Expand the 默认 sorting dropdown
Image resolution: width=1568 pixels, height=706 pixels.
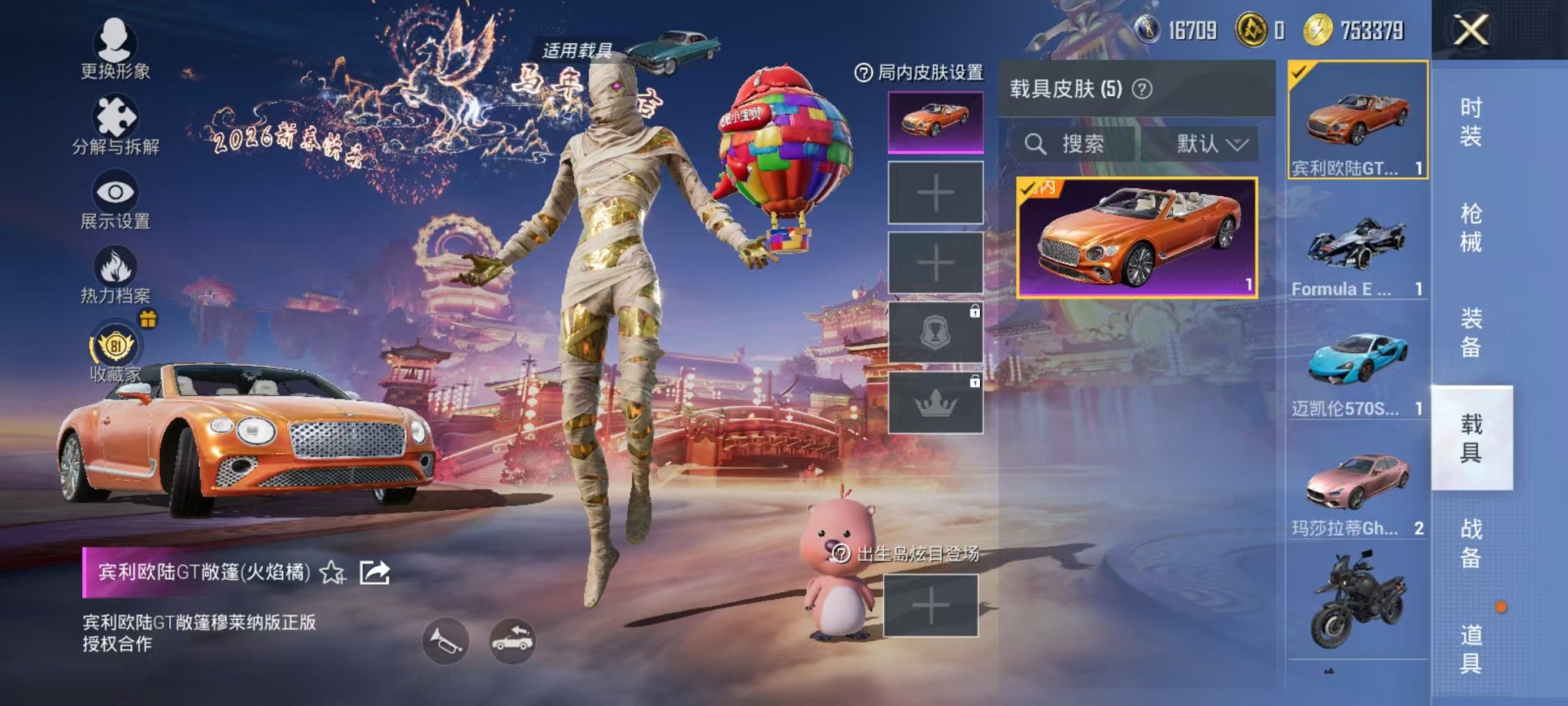pyautogui.click(x=1212, y=144)
